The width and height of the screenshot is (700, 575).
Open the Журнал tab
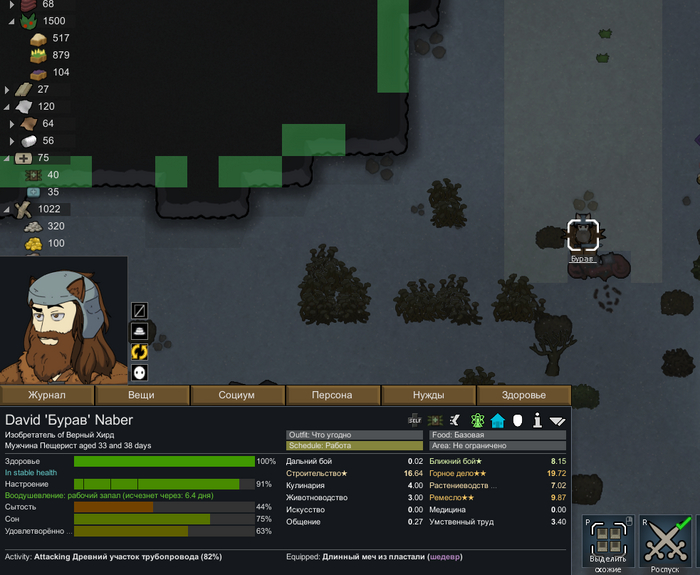coord(47,395)
